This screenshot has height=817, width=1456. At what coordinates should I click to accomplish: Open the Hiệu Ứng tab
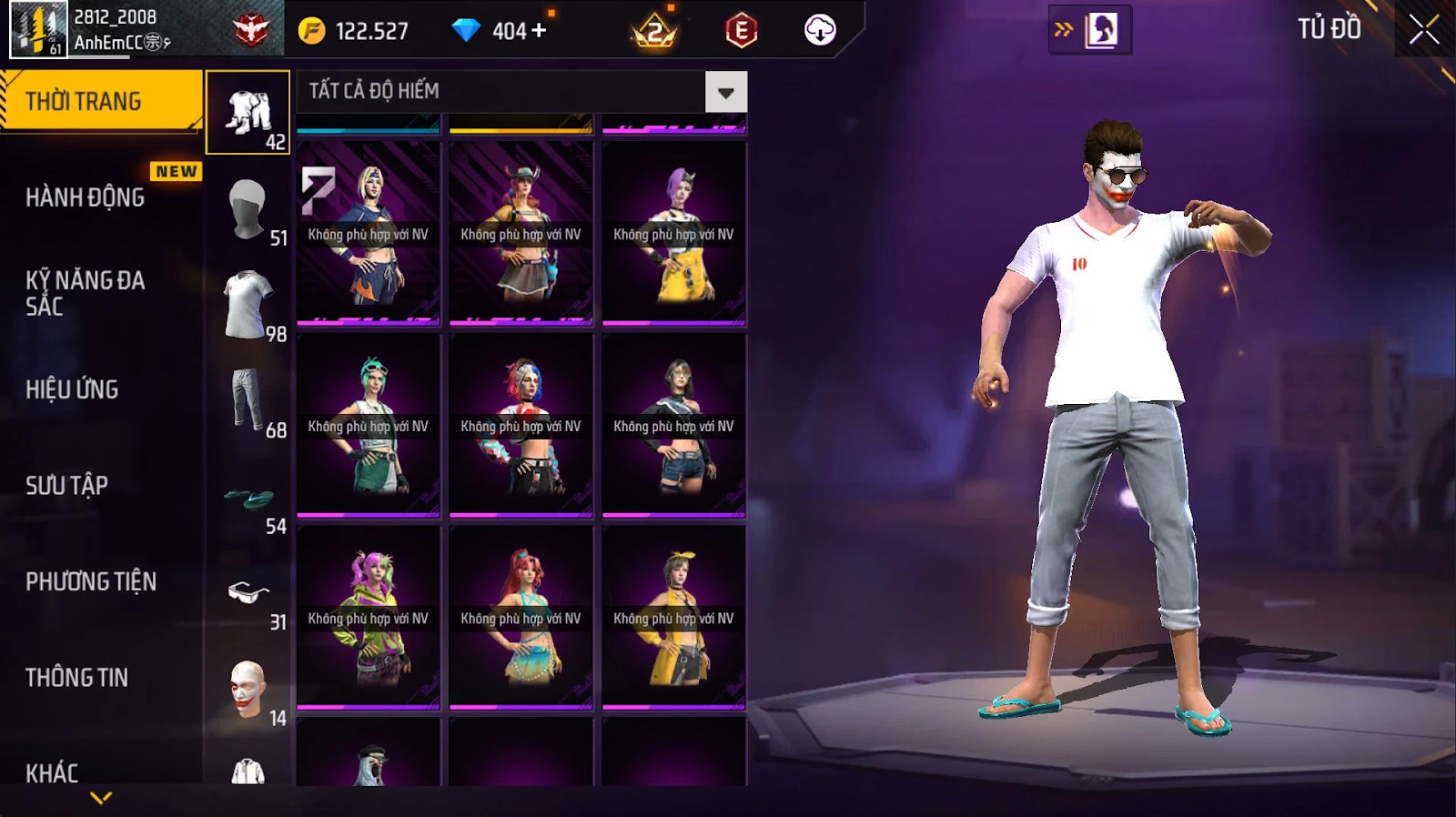72,389
